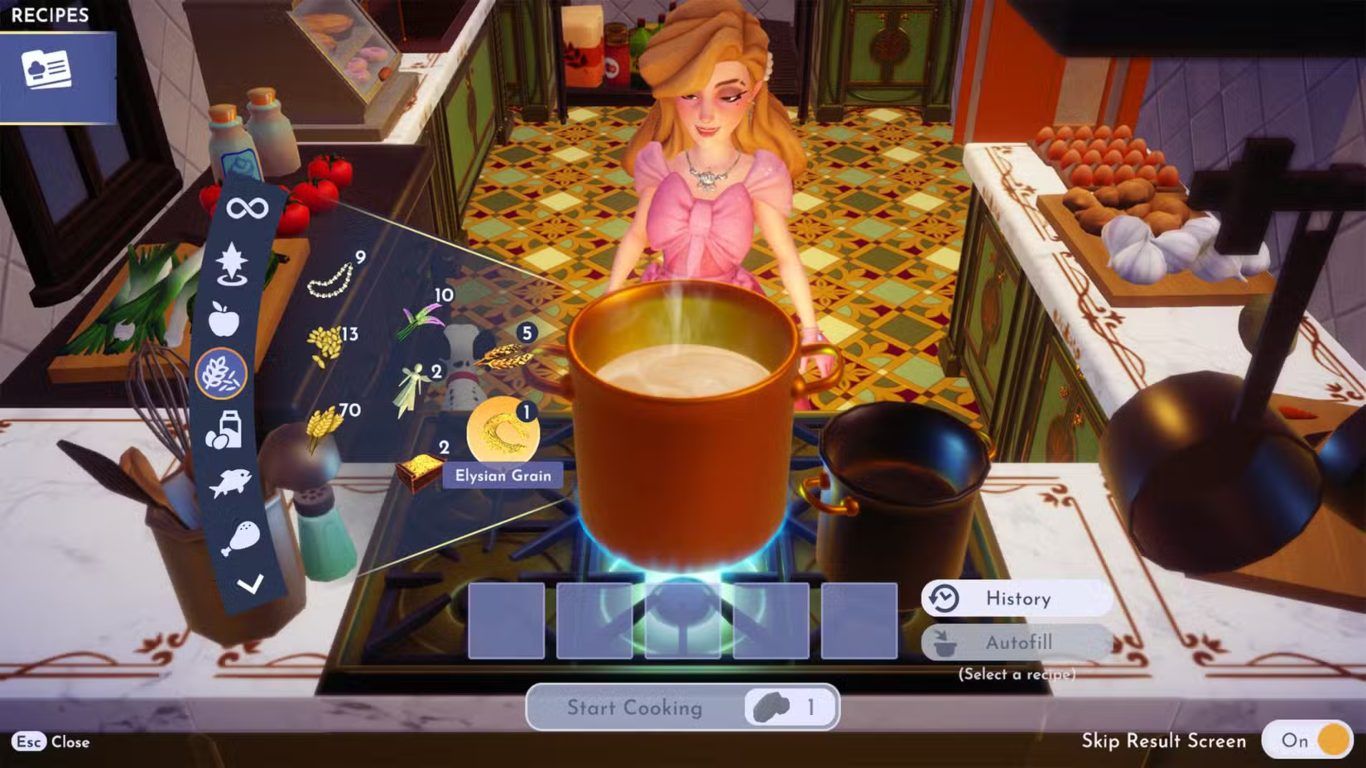The width and height of the screenshot is (1366, 768).
Task: Choose the pale green sprout ingredient
Action: (411, 389)
